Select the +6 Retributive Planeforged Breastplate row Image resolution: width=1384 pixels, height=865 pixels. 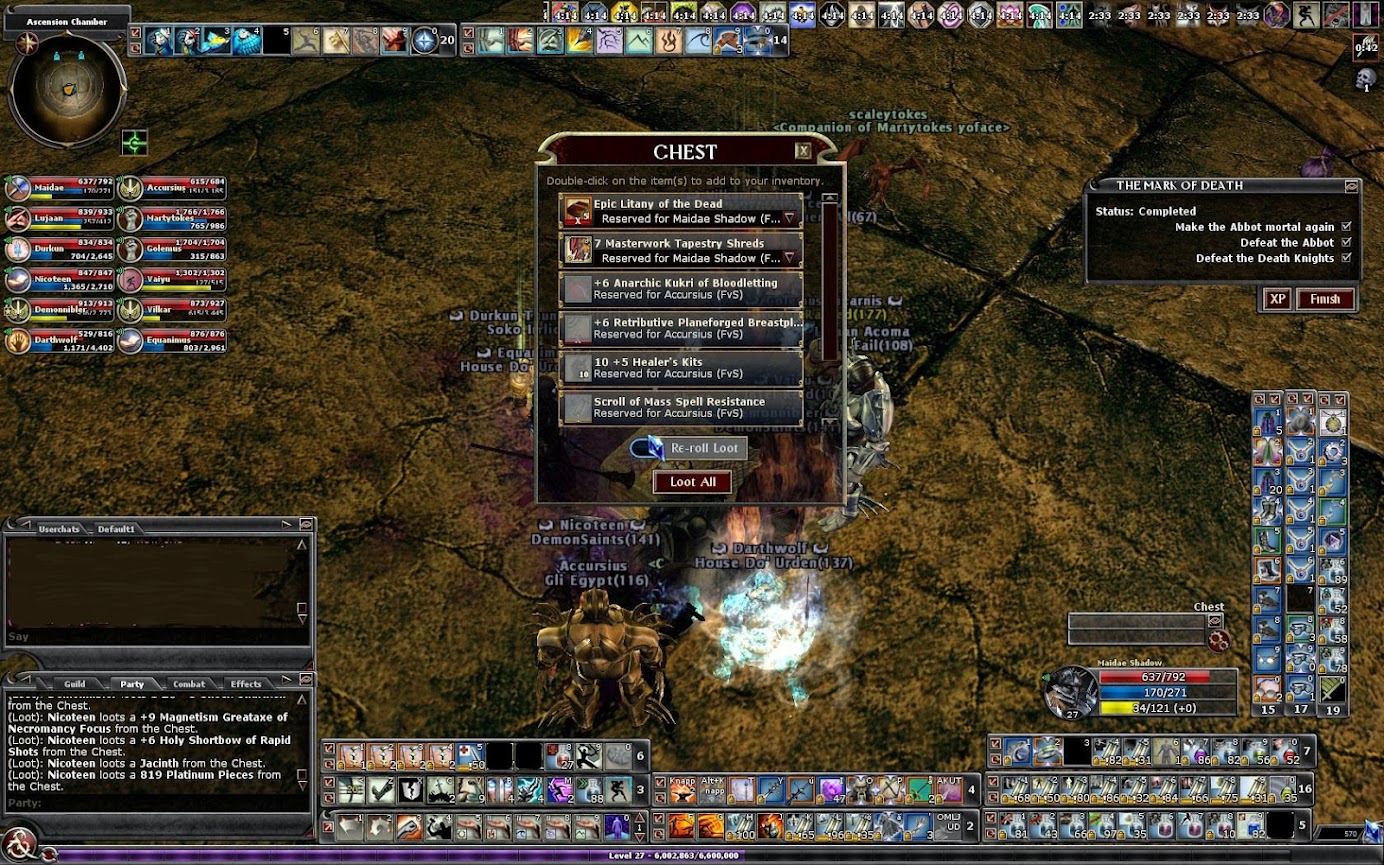[680, 329]
